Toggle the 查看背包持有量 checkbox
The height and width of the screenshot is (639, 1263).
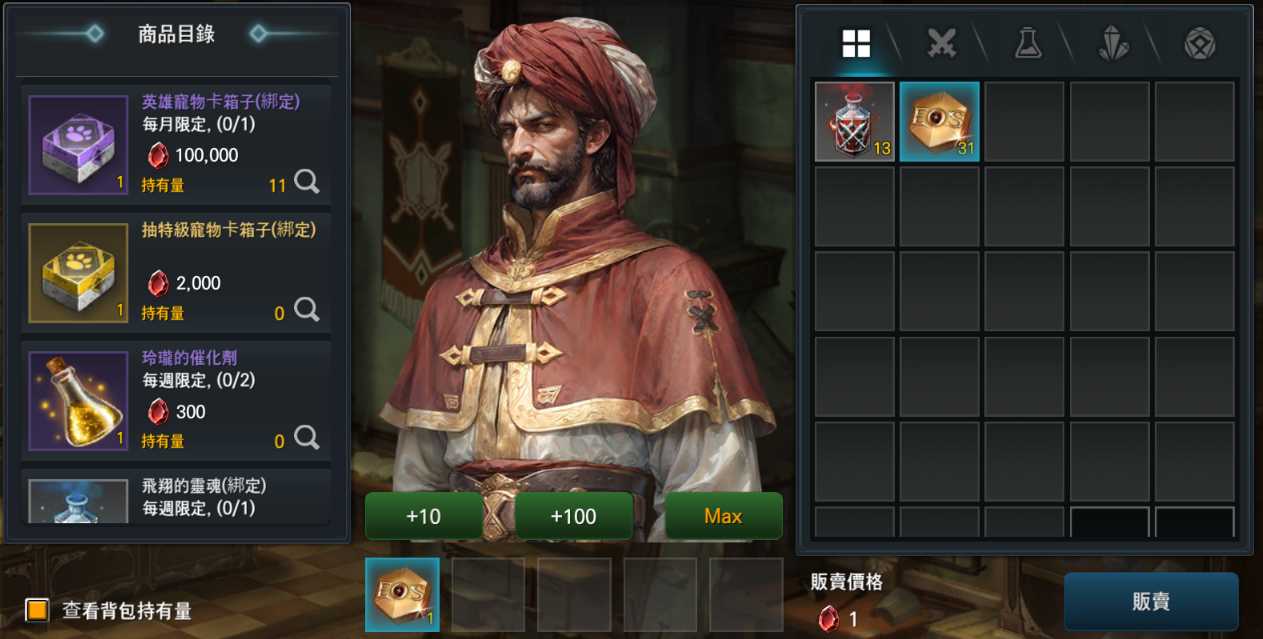[38, 610]
